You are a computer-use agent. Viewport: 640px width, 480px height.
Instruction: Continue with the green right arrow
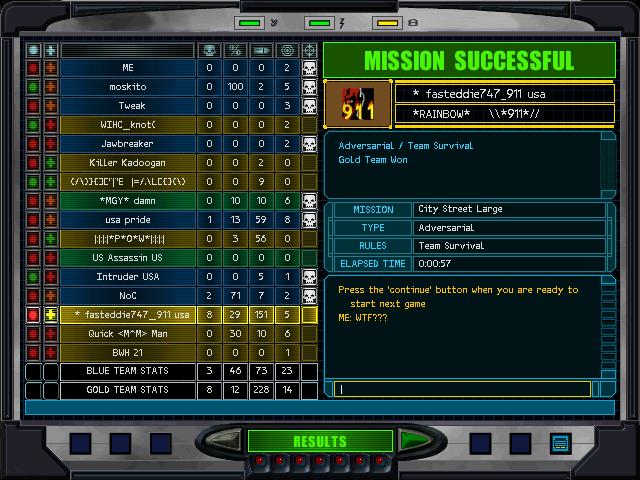point(413,440)
